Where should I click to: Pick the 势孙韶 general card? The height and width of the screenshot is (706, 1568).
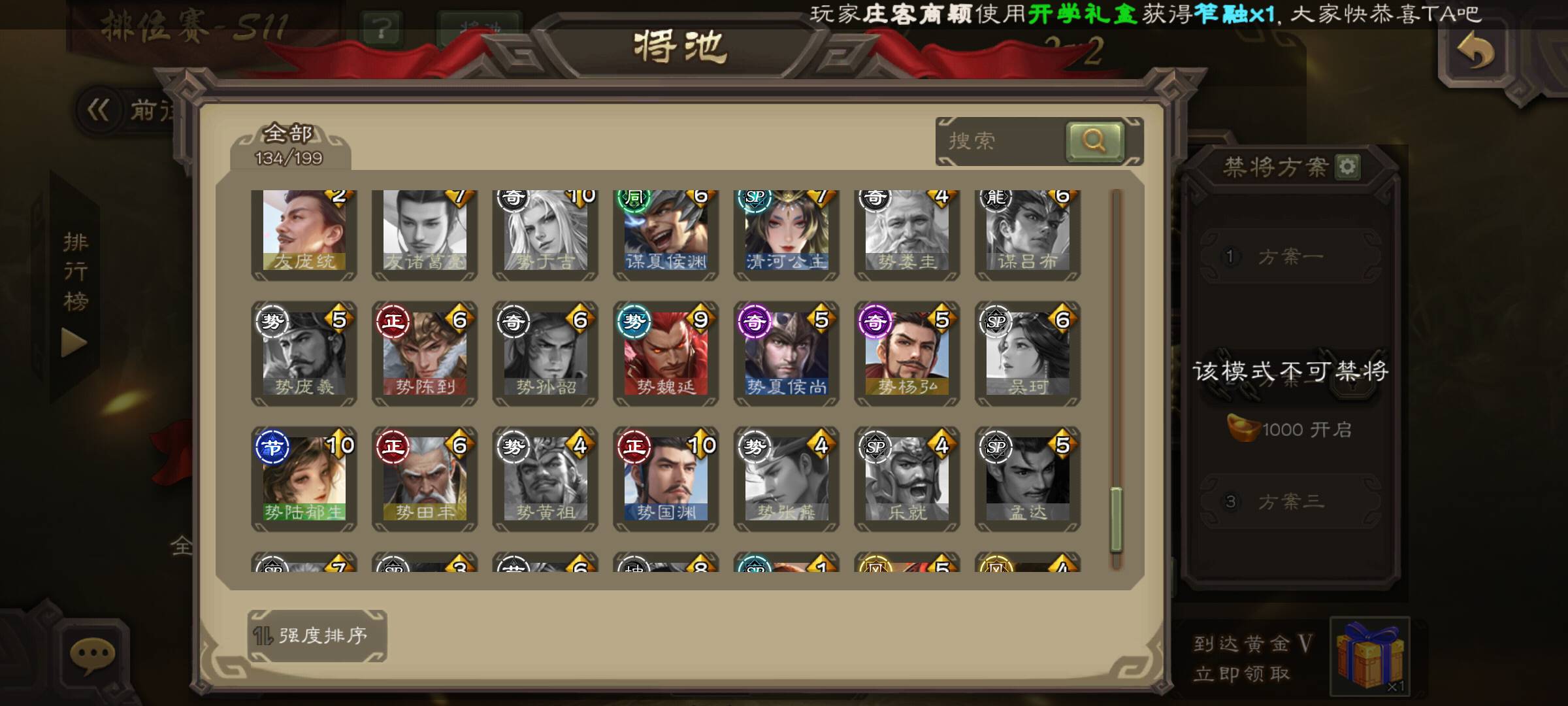(x=546, y=353)
